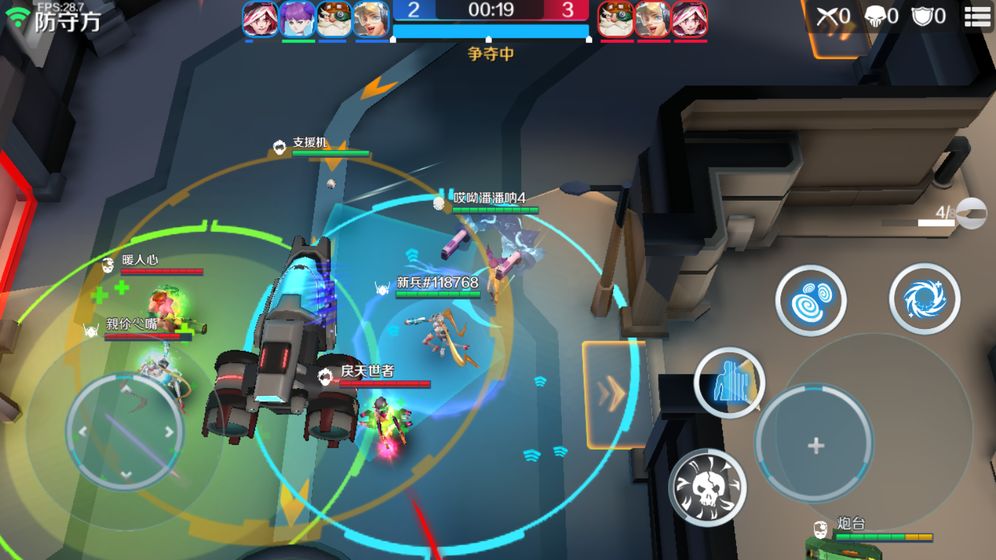Use the blue vortex ability

click(924, 299)
